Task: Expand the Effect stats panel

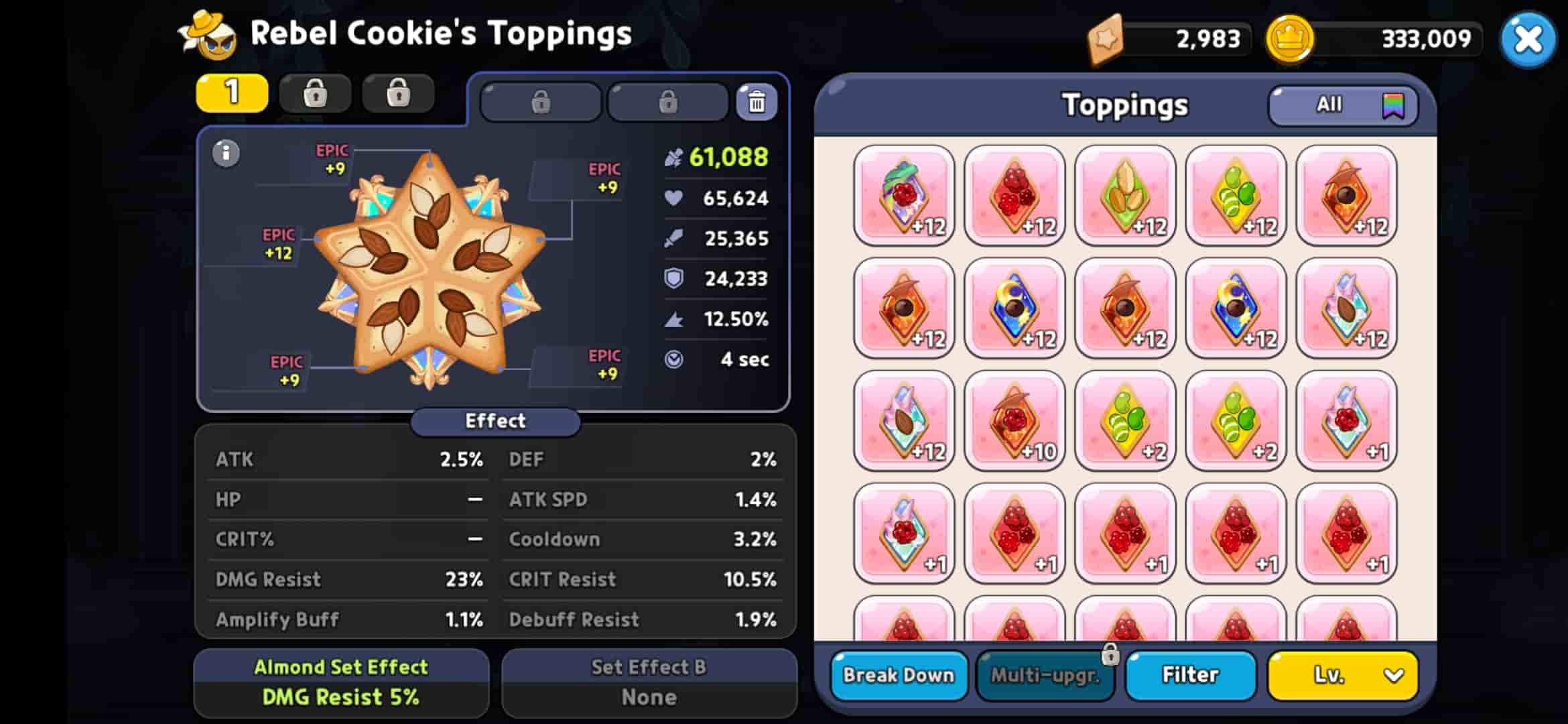Action: click(x=495, y=420)
